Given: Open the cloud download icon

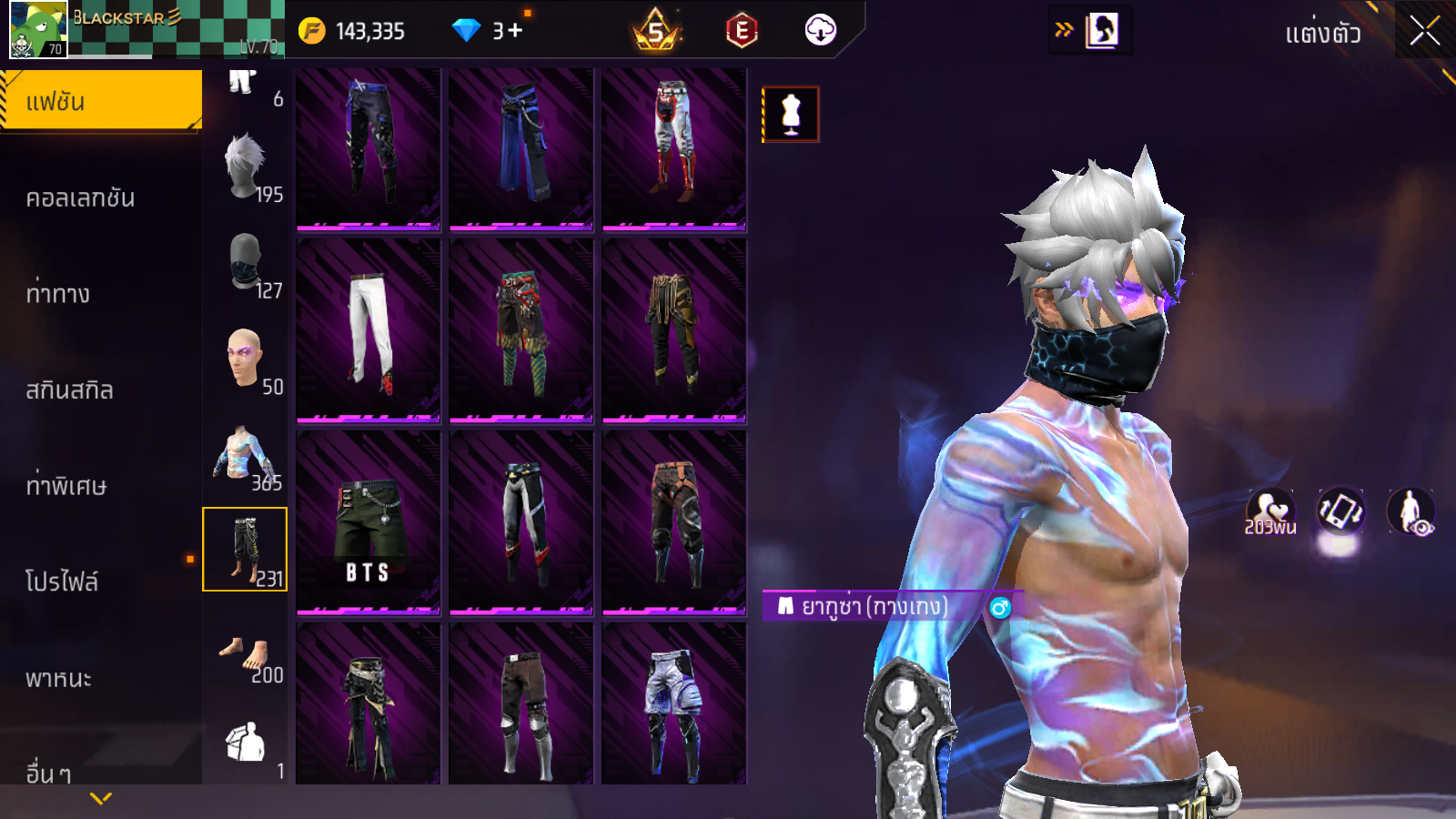Looking at the screenshot, I should tap(820, 30).
